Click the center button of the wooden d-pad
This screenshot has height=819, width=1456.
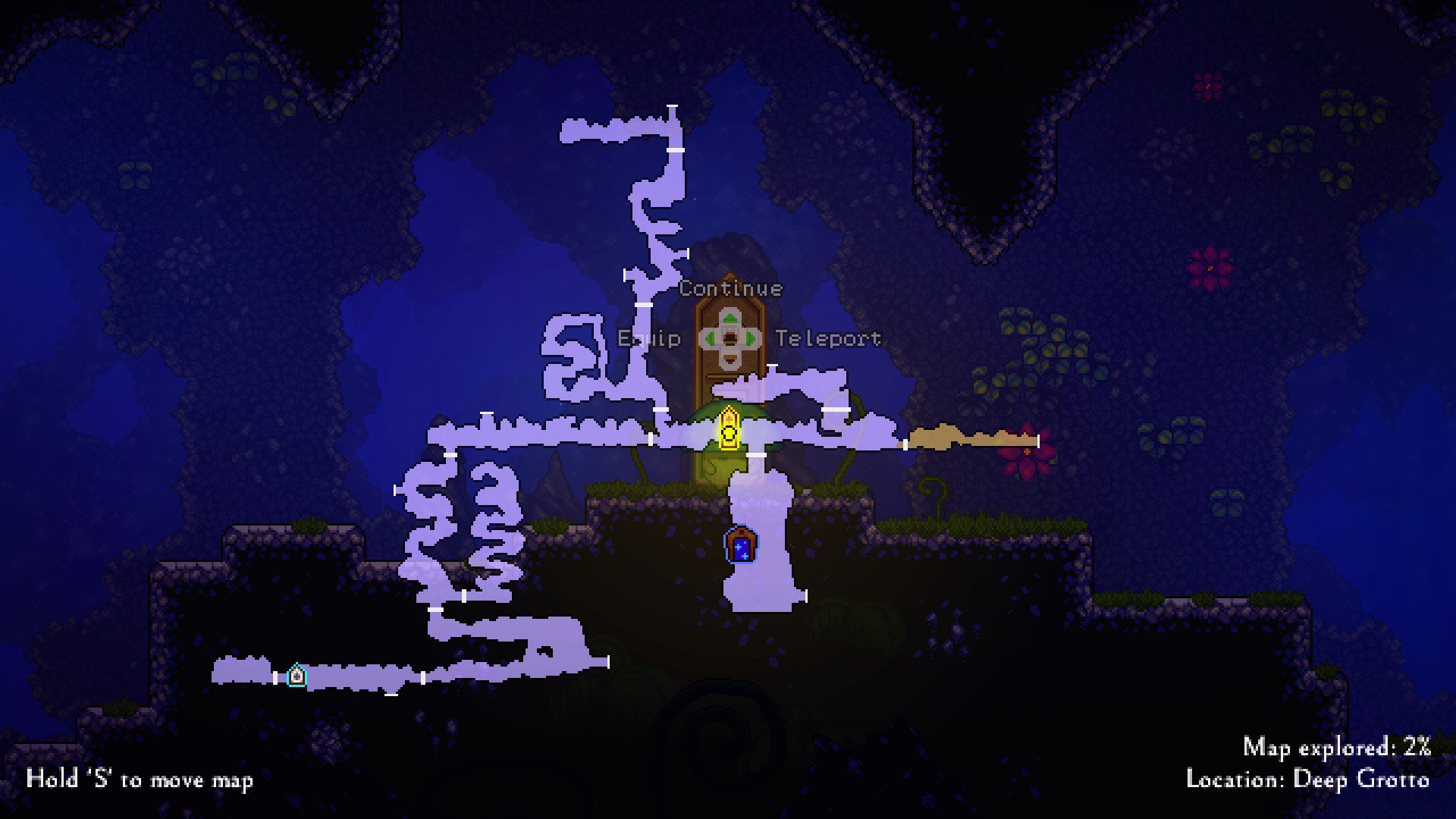tap(730, 339)
